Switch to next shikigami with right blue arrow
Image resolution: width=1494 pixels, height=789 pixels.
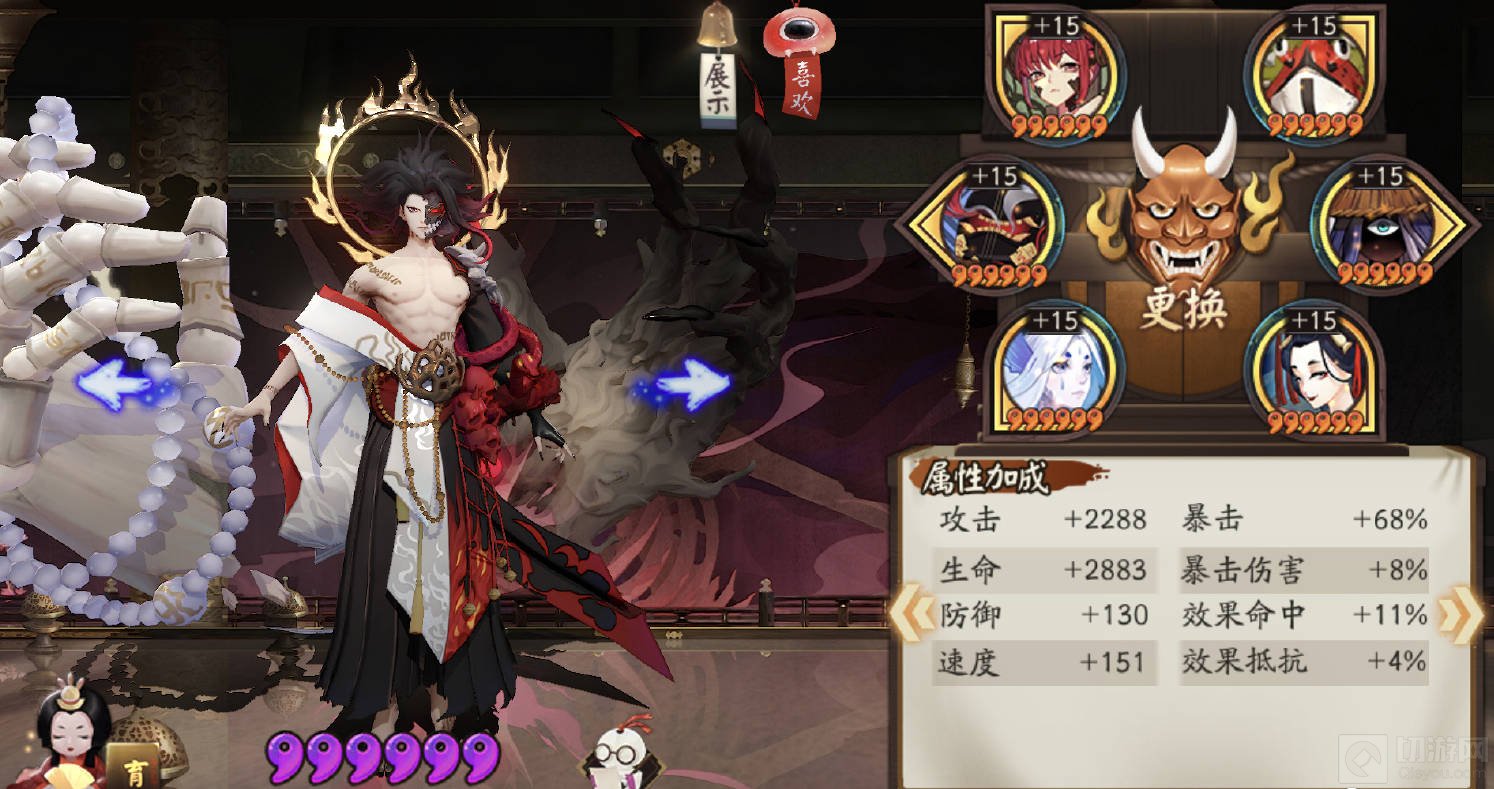point(686,384)
